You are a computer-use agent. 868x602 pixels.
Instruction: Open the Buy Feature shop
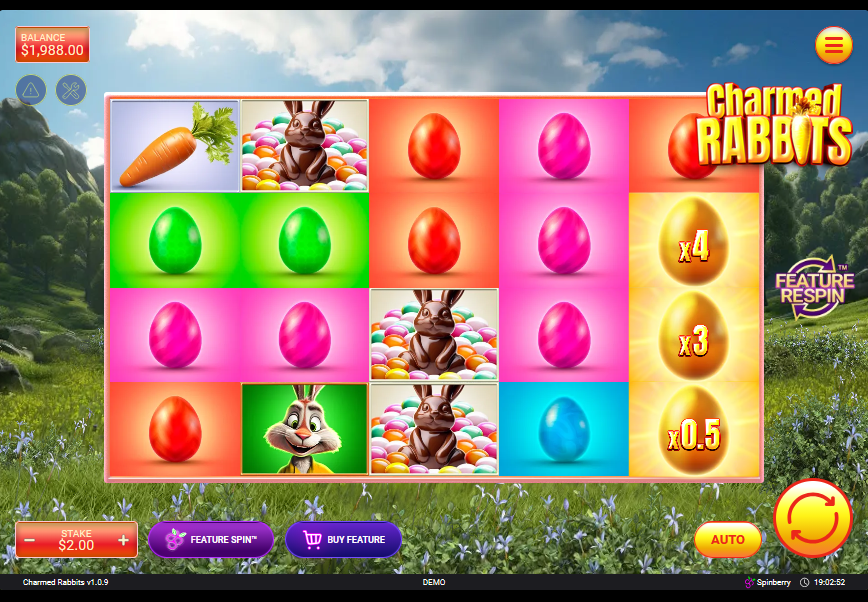click(x=343, y=540)
